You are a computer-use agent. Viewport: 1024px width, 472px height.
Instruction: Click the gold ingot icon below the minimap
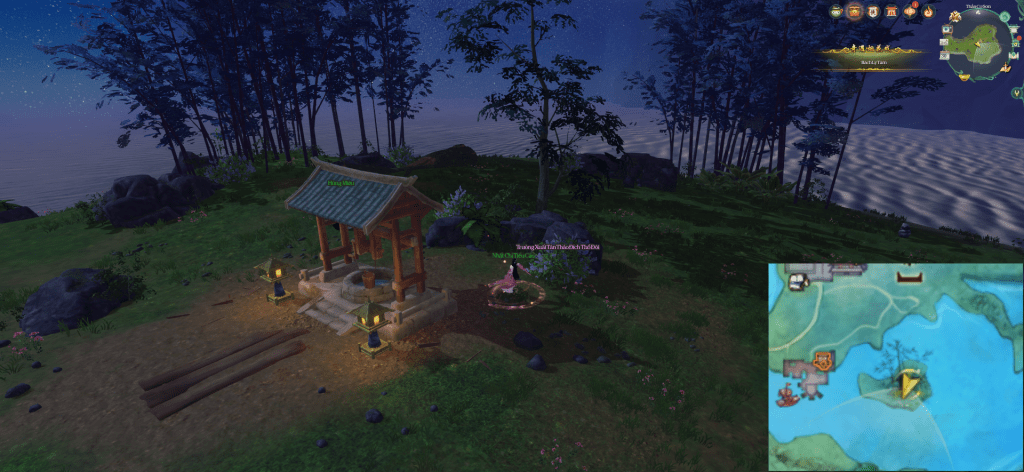(966, 79)
